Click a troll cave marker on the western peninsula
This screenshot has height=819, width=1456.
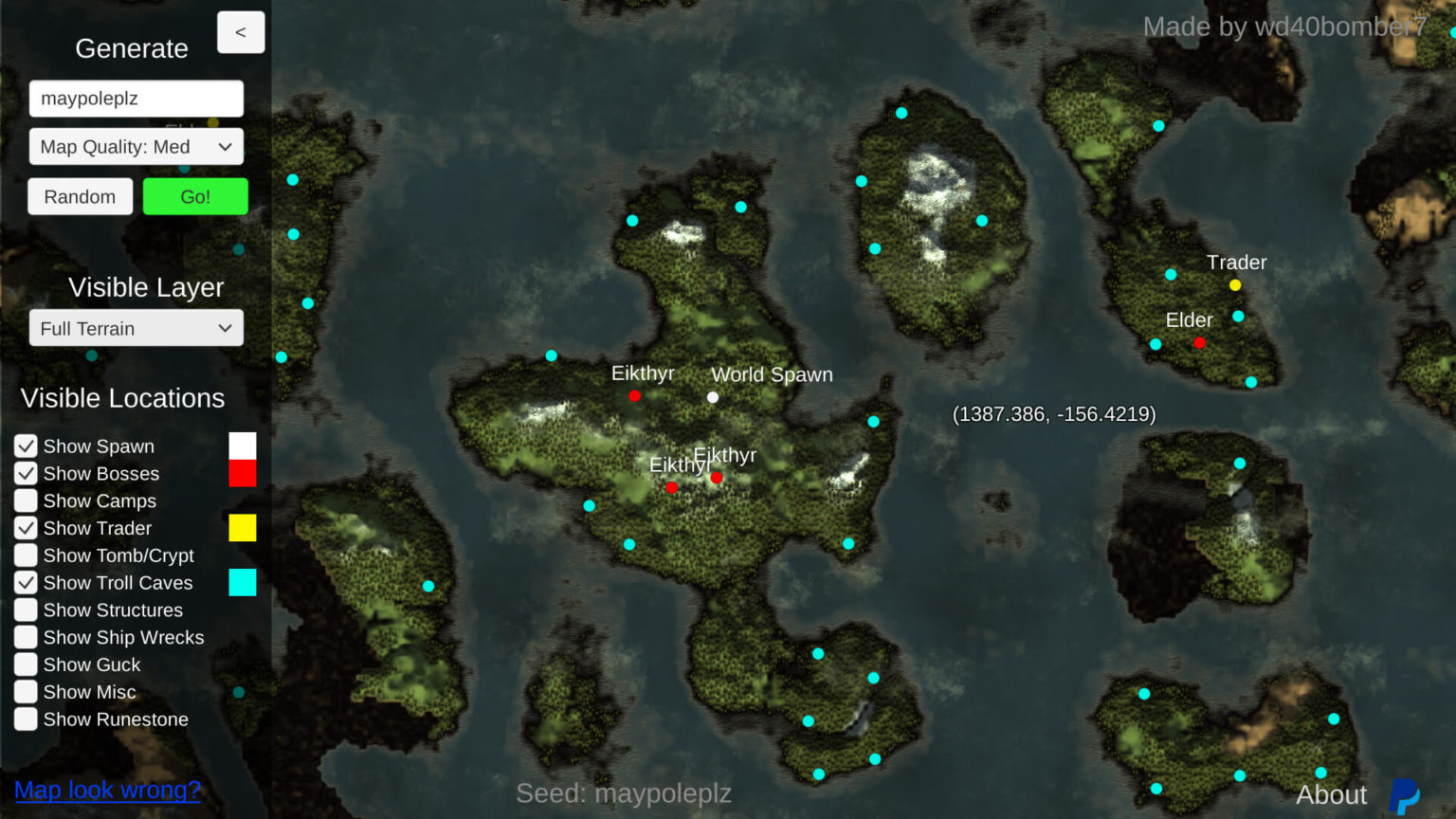pyautogui.click(x=293, y=178)
